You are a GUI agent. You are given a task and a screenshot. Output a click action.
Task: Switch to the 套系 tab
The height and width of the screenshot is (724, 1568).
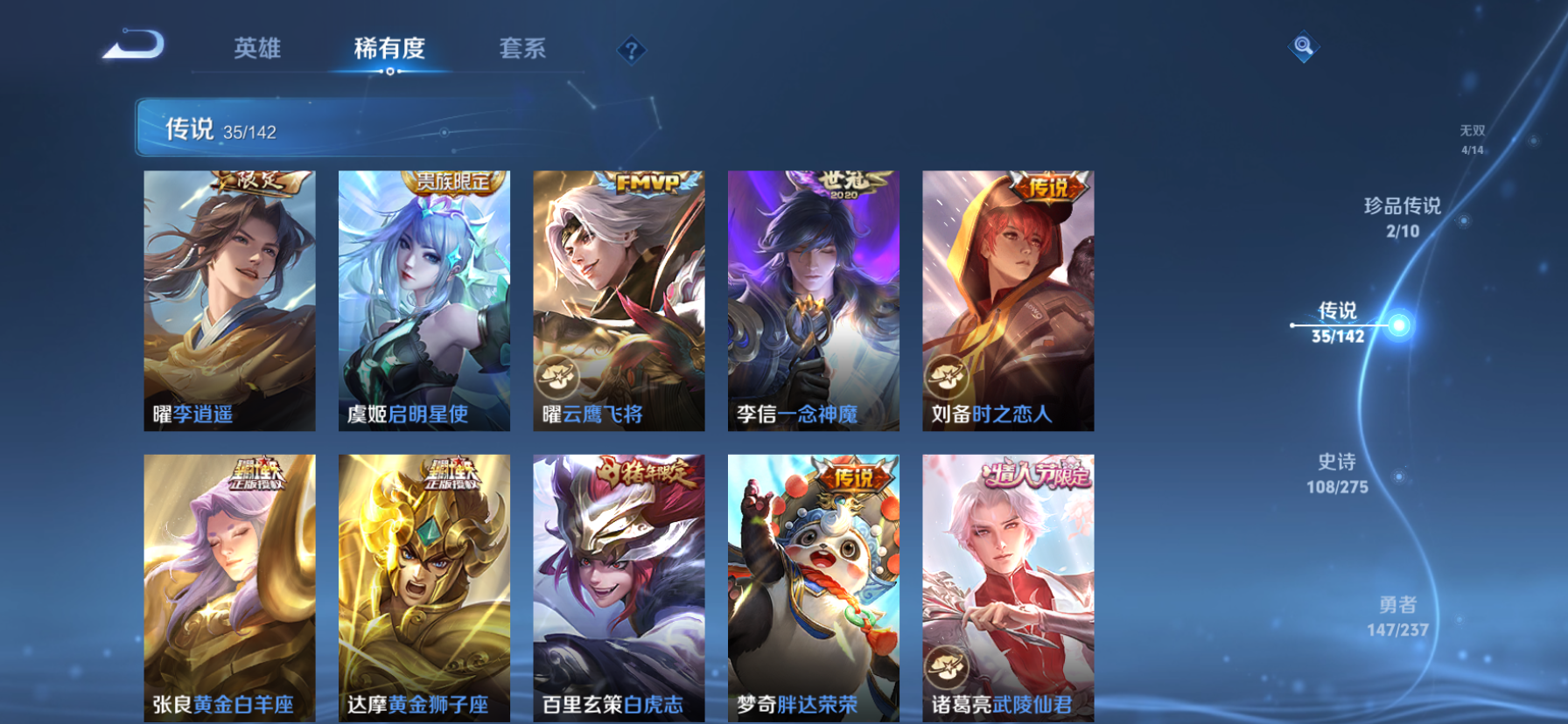pos(522,49)
